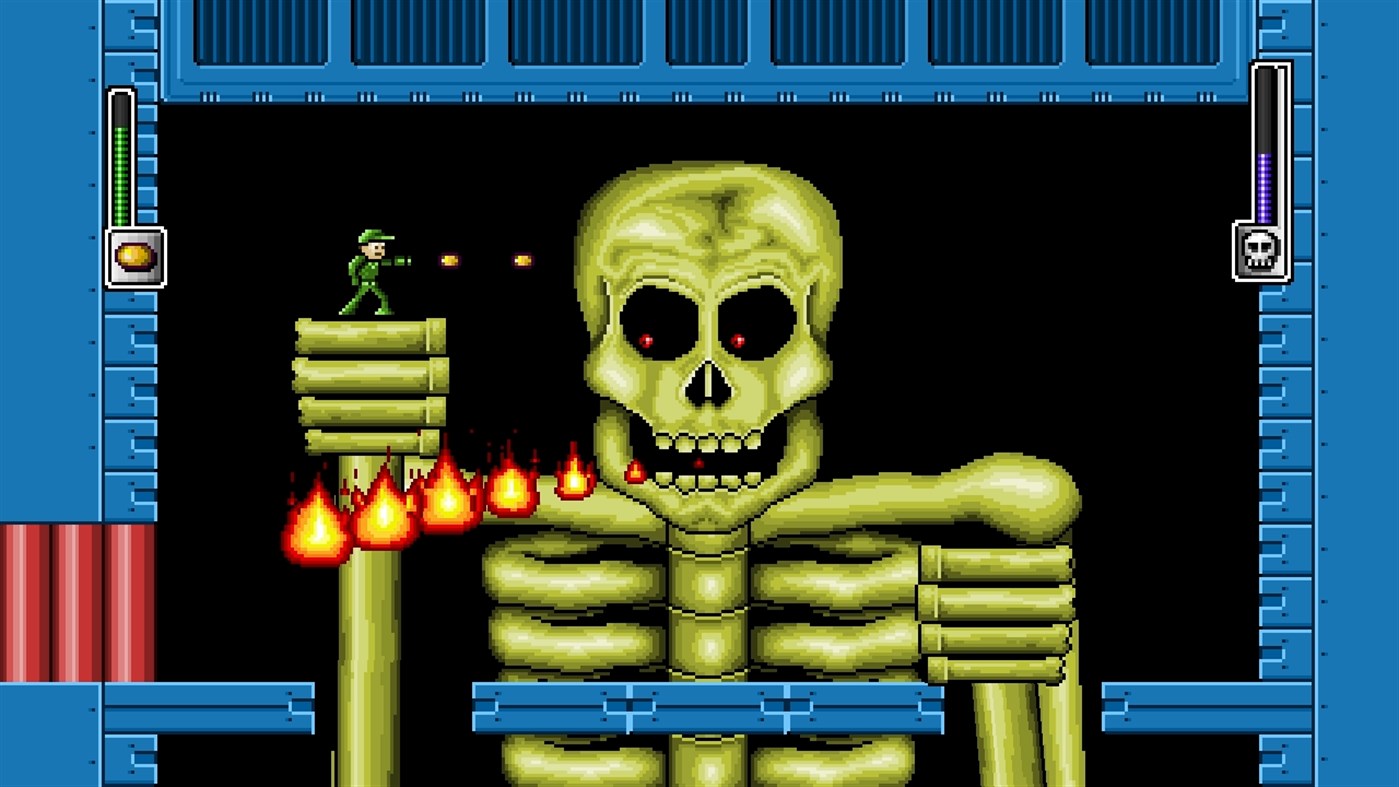Viewport: 1399px width, 787px height.
Task: Click the skull nose cavity marker
Action: pos(707,381)
